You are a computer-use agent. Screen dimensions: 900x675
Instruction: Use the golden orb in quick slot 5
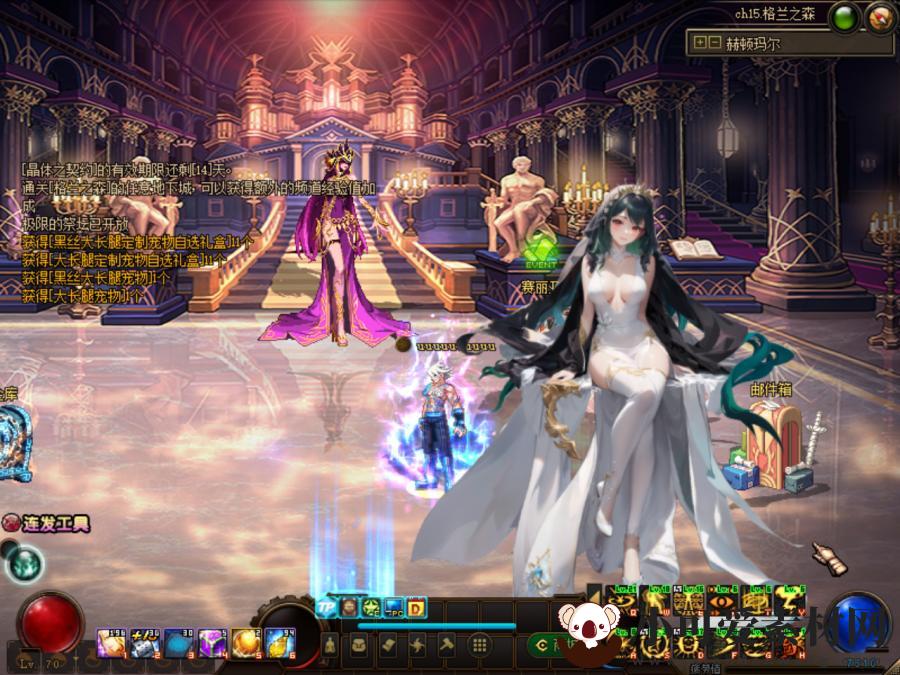[245, 644]
